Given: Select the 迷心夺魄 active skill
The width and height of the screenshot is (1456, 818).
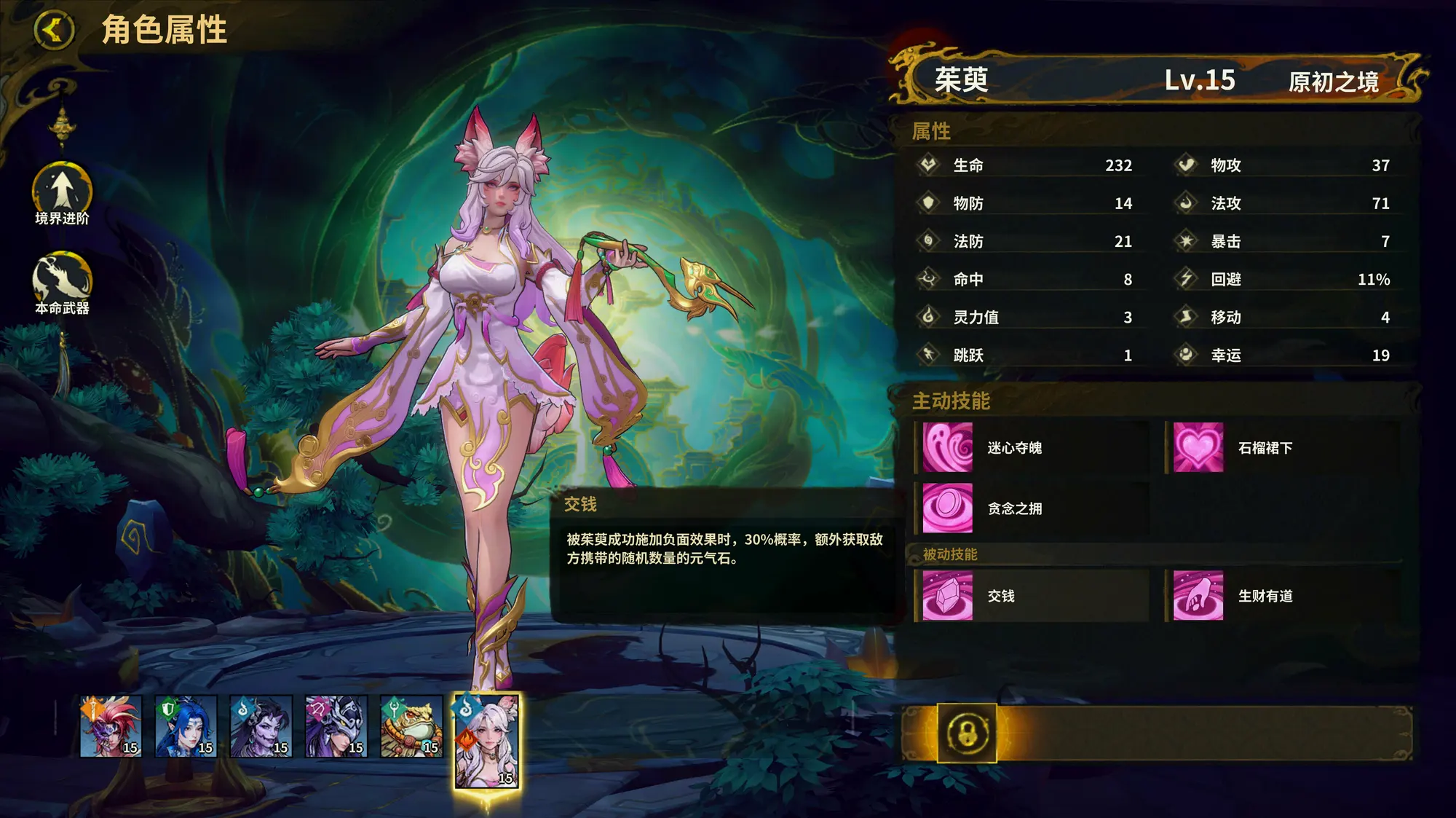Looking at the screenshot, I should (948, 448).
